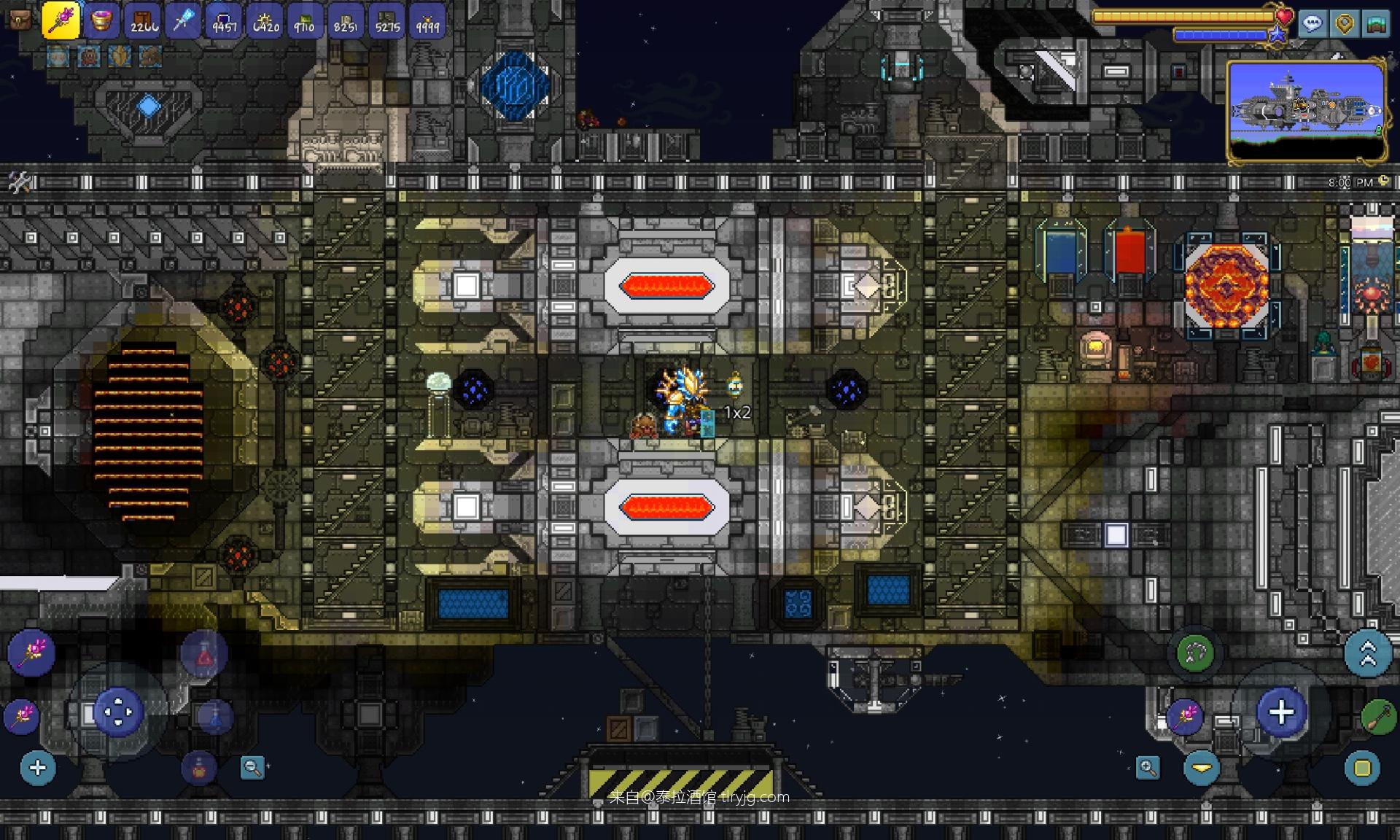Choose the hotbar stack of 9457
This screenshot has width=1400, height=840.
225,21
